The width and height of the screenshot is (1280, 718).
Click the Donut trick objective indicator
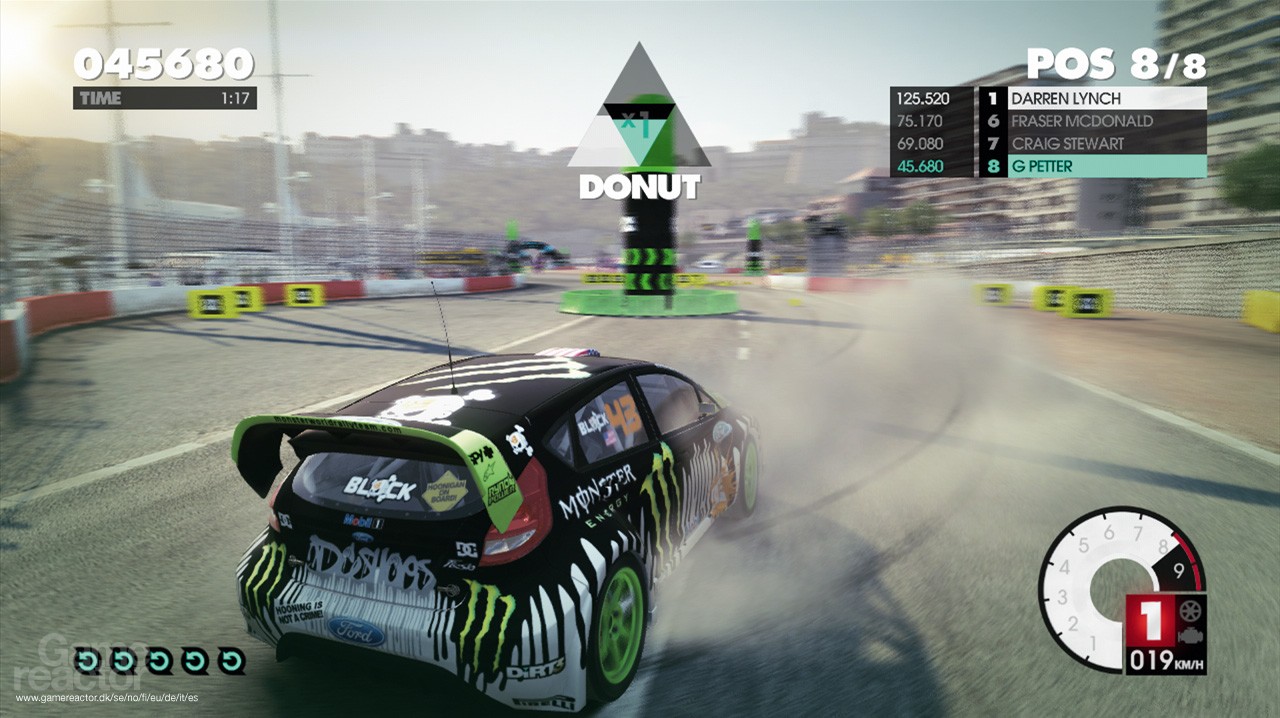639,130
